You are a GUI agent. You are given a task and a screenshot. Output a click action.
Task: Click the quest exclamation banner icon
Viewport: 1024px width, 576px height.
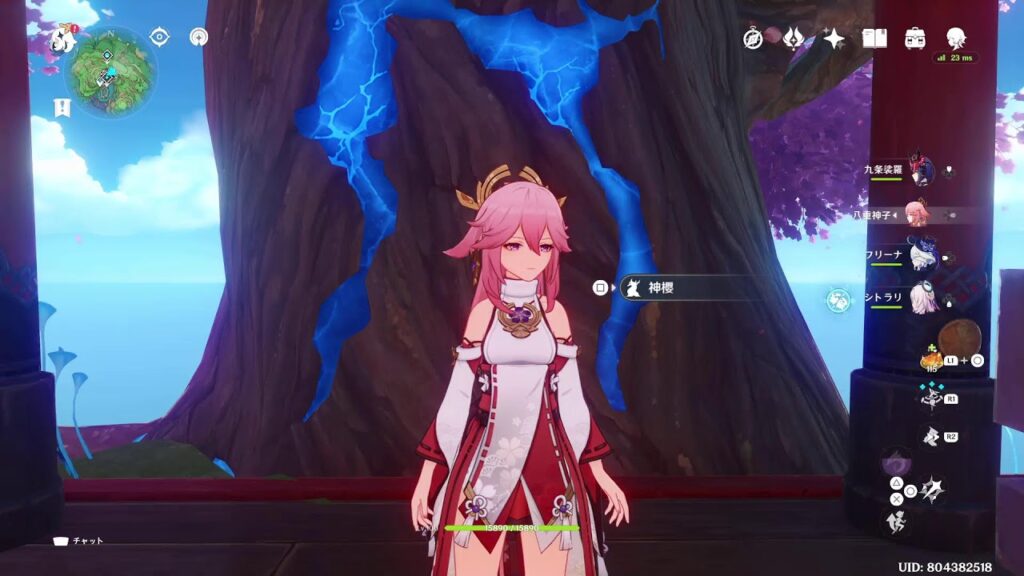coord(62,106)
